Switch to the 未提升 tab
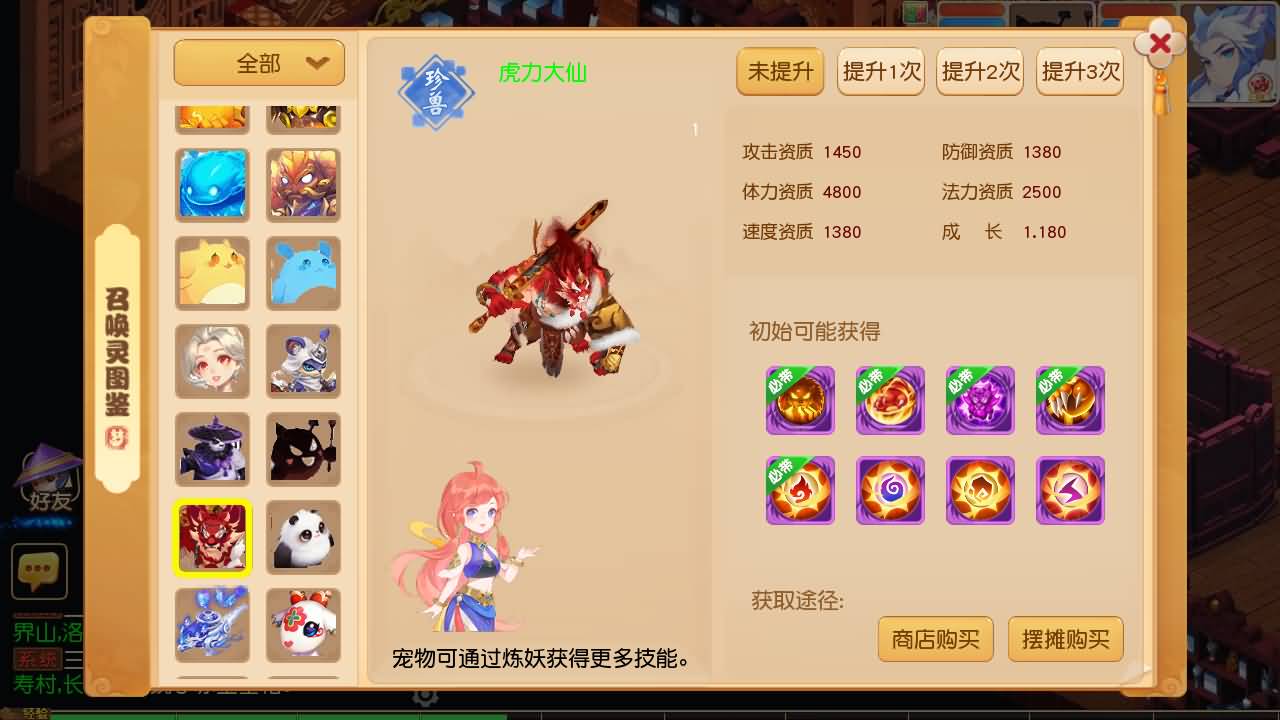This screenshot has height=720, width=1280. (780, 71)
